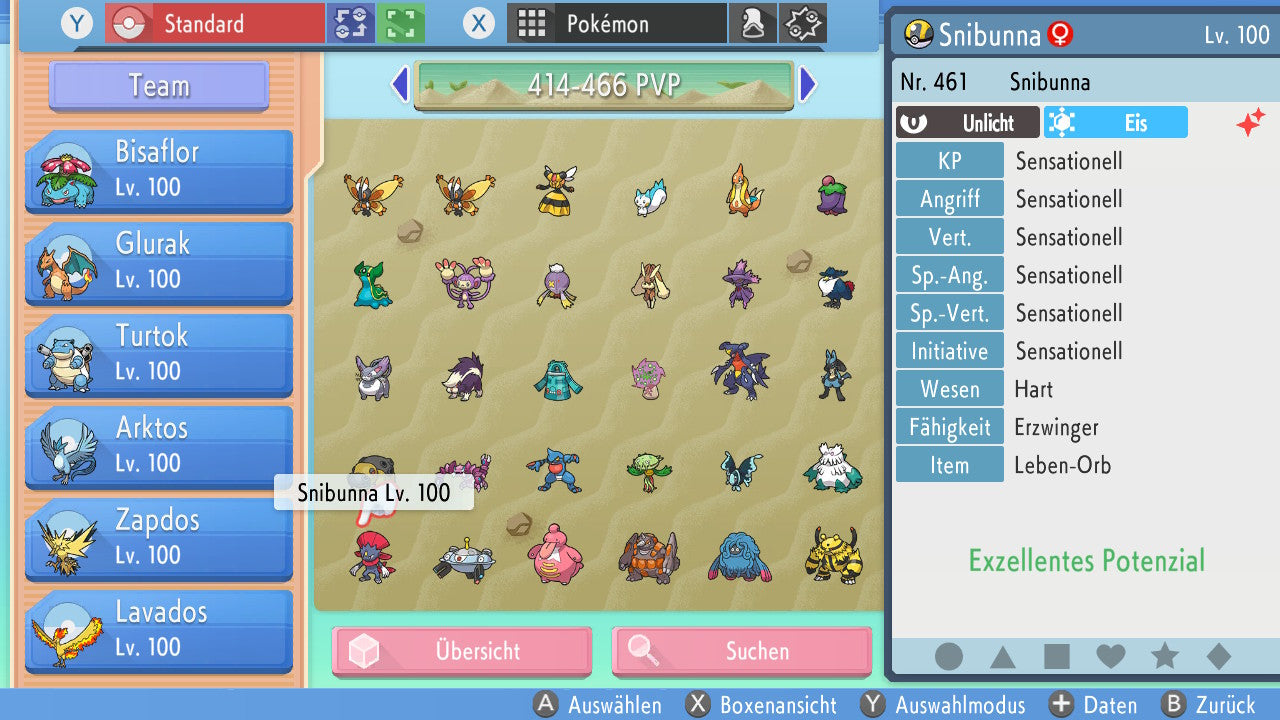
Task: Open the Pokémon view selector
Action: pos(616,22)
